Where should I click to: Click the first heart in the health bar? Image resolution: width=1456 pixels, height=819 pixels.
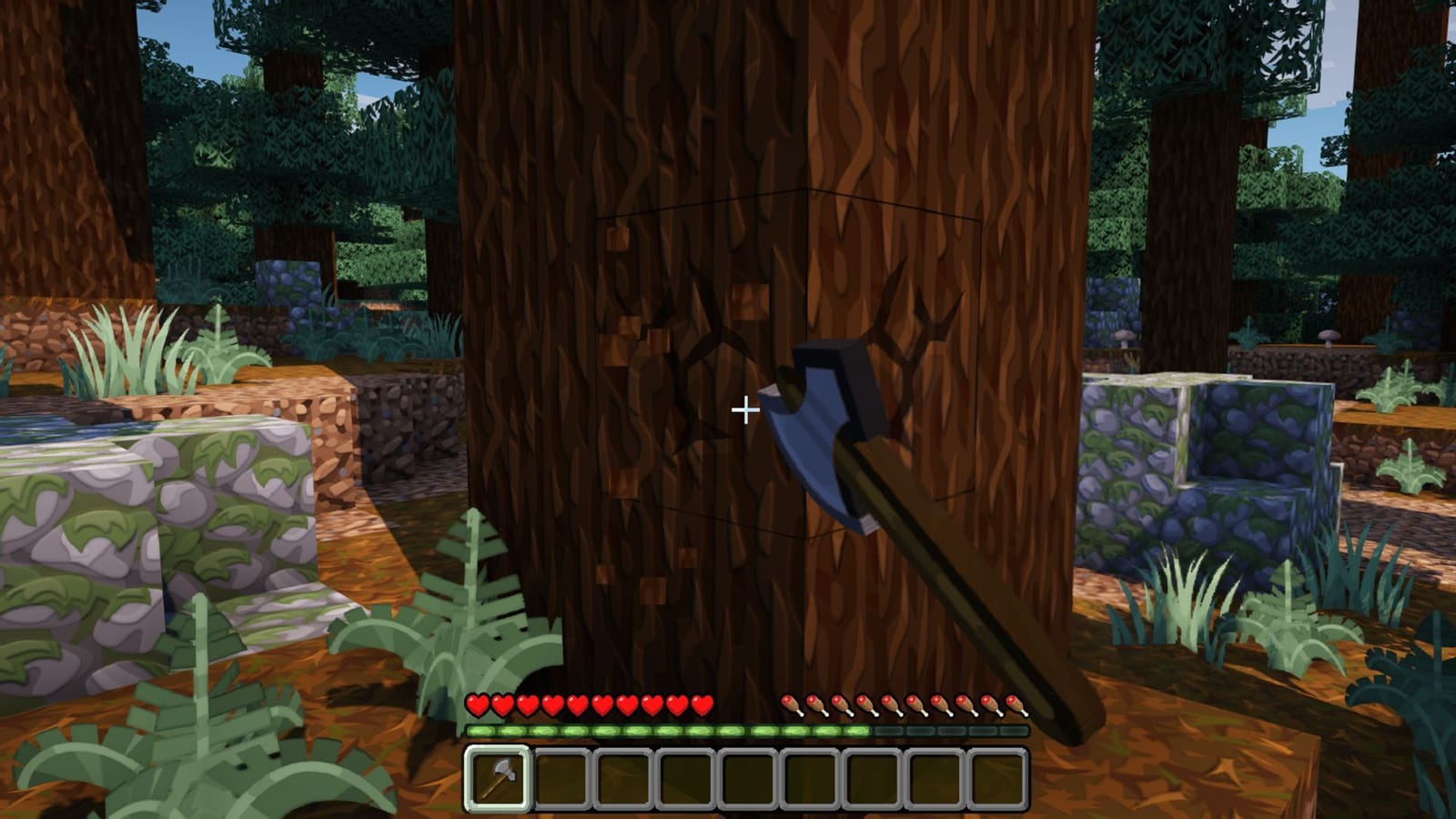[x=475, y=705]
